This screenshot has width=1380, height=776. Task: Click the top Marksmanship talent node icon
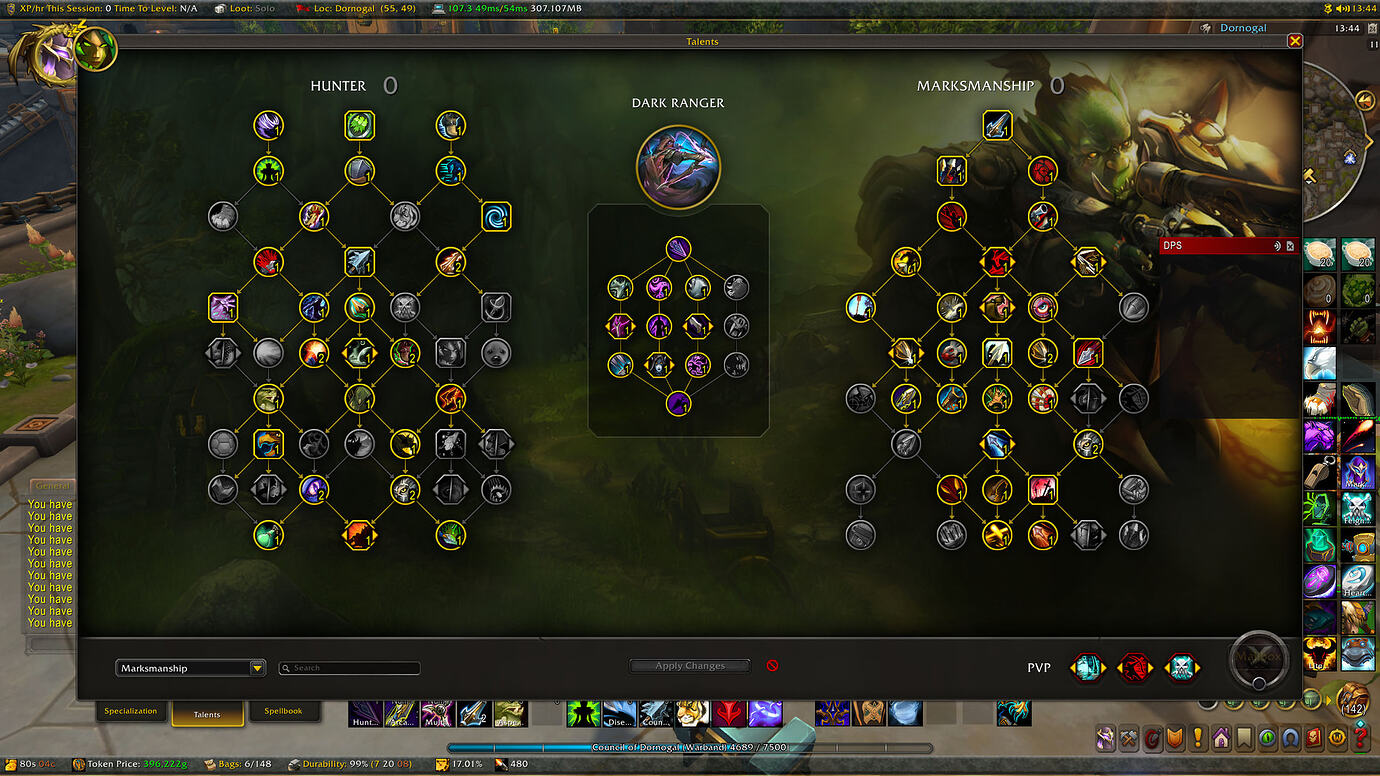point(997,124)
